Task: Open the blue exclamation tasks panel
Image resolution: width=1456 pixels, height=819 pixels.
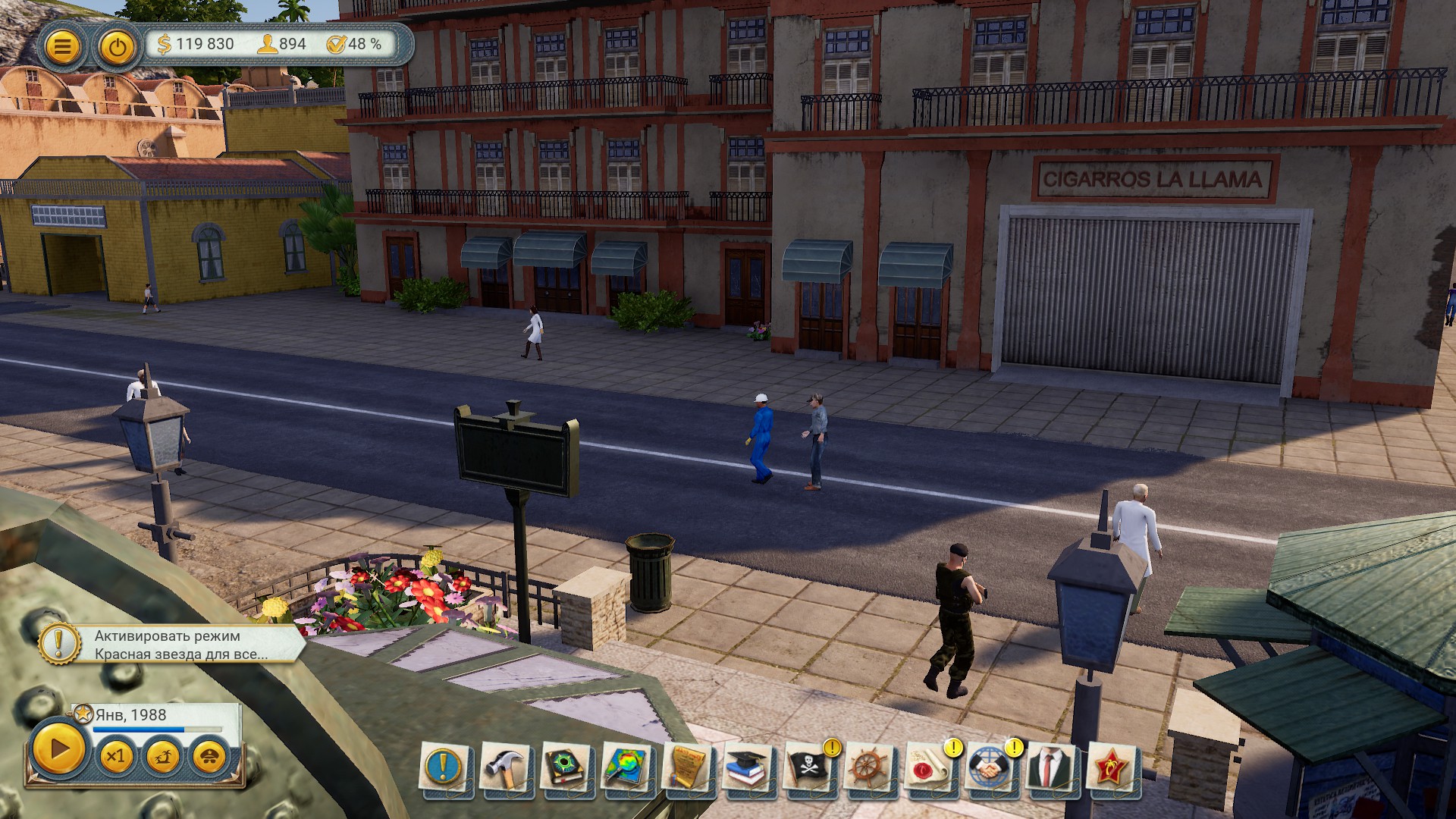Action: tap(444, 768)
